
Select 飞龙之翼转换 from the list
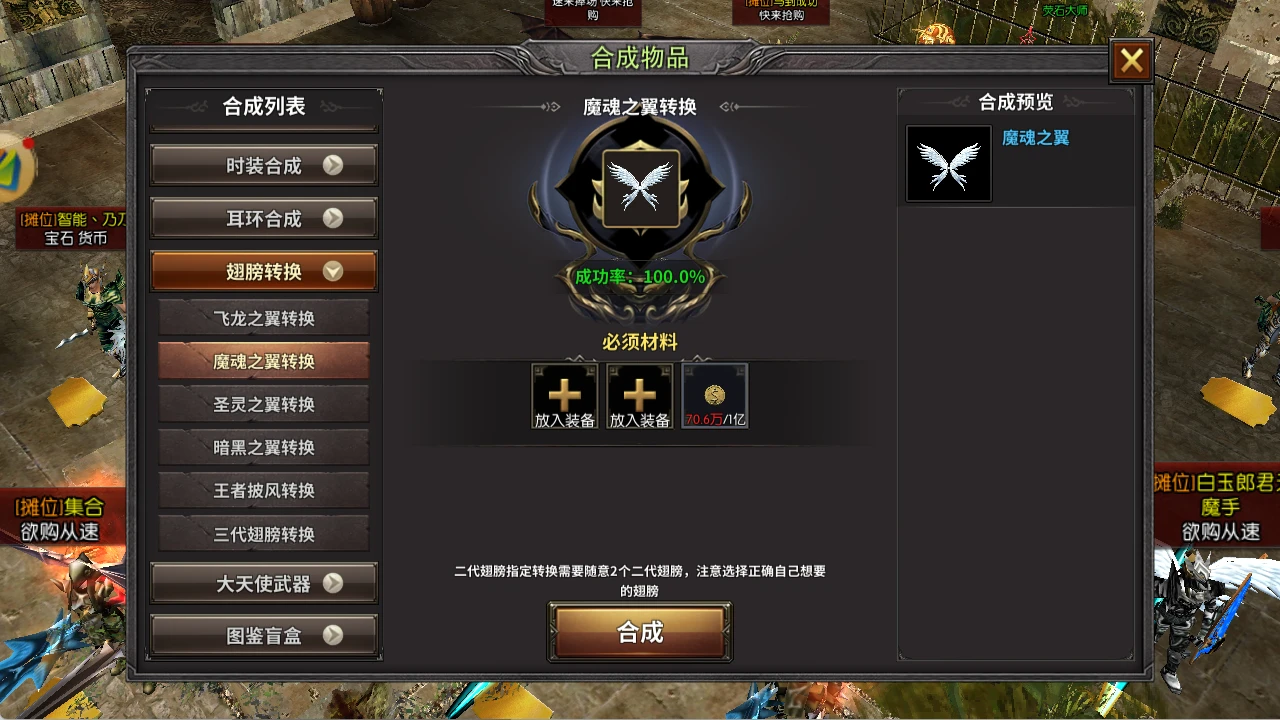(263, 317)
